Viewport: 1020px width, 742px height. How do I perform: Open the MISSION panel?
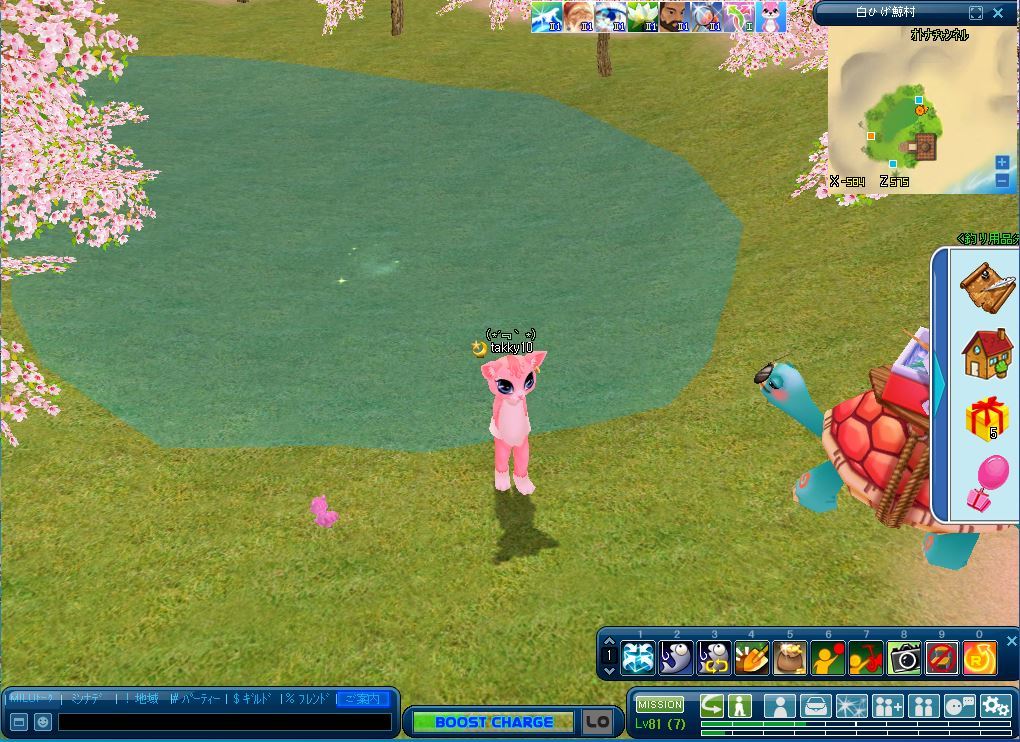[x=659, y=704]
